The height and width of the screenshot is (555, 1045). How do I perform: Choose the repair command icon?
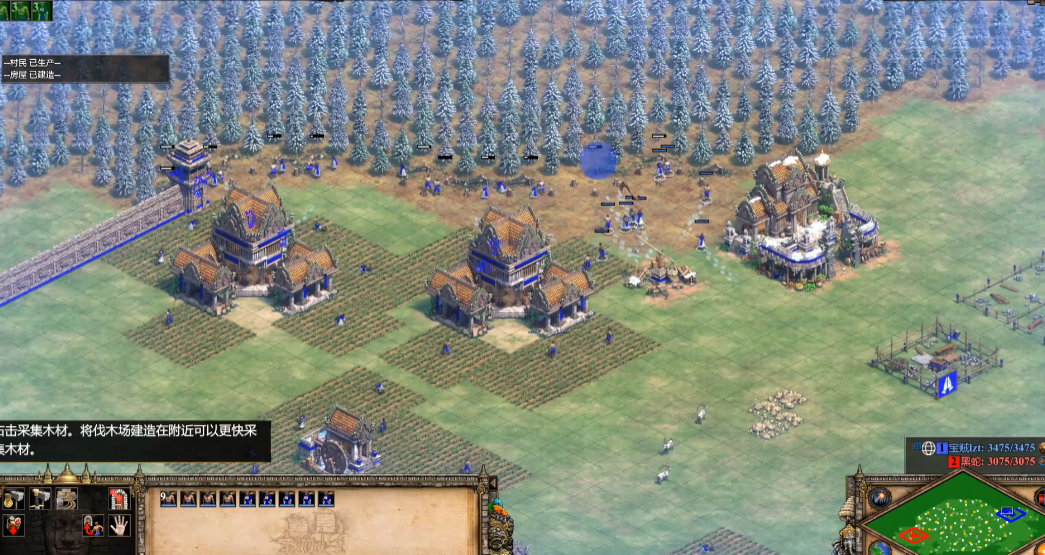(x=68, y=498)
